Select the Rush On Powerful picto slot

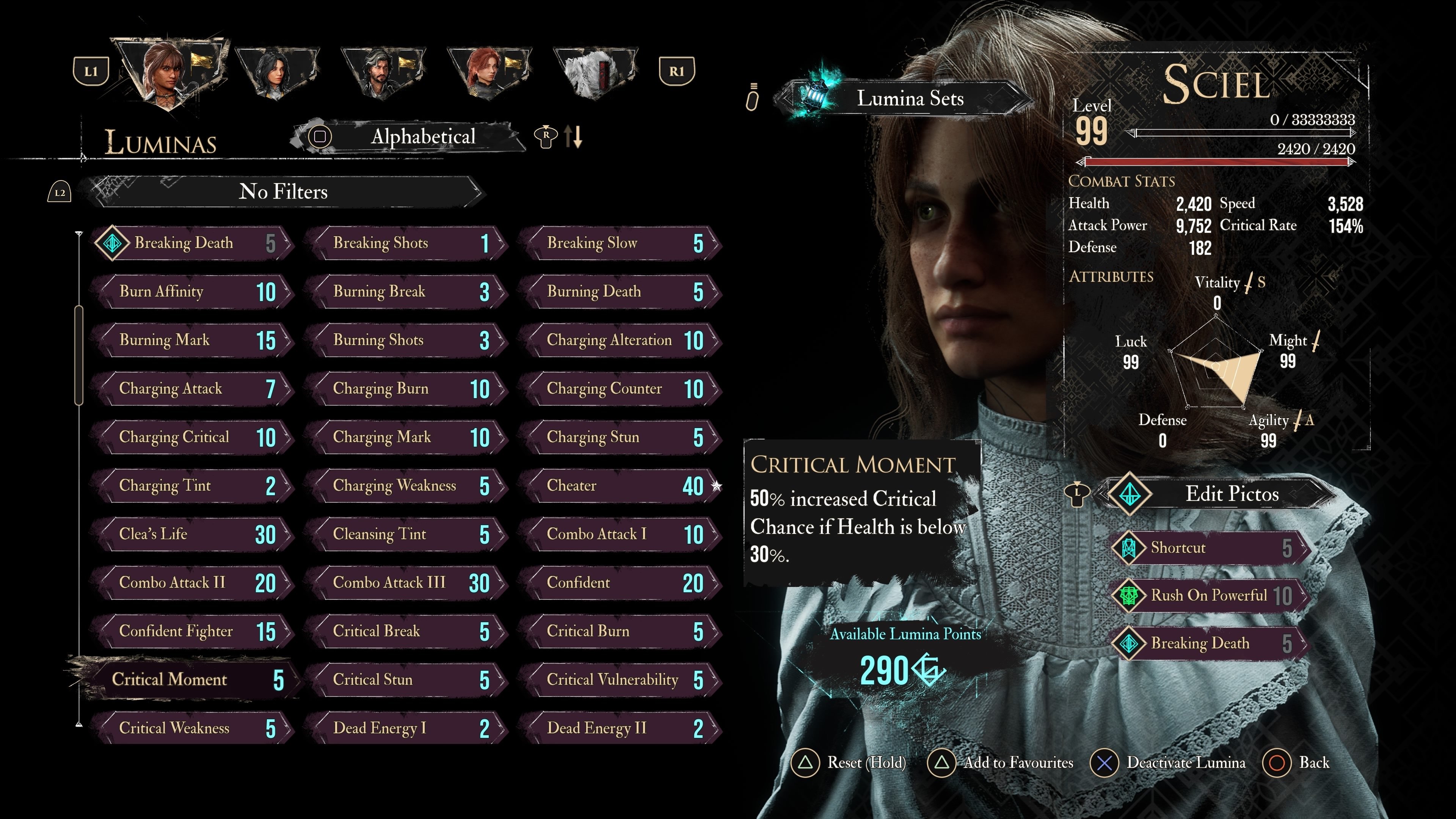pyautogui.click(x=1210, y=595)
